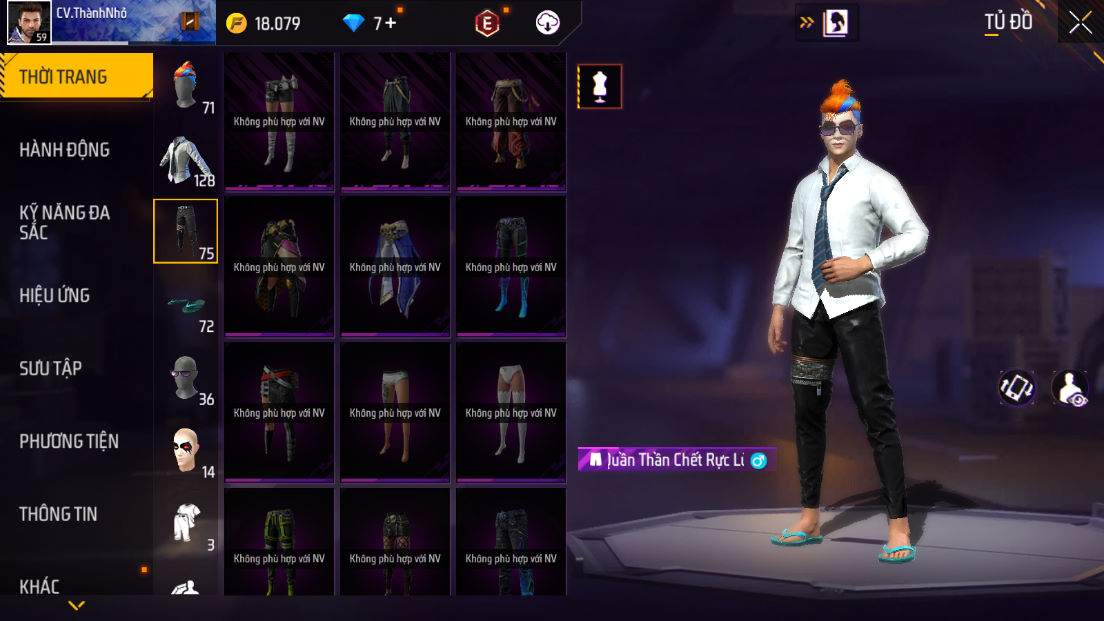Switch to KỸ NĂNG ĐA SẮC
Screen dimensions: 1104x621
(65, 222)
